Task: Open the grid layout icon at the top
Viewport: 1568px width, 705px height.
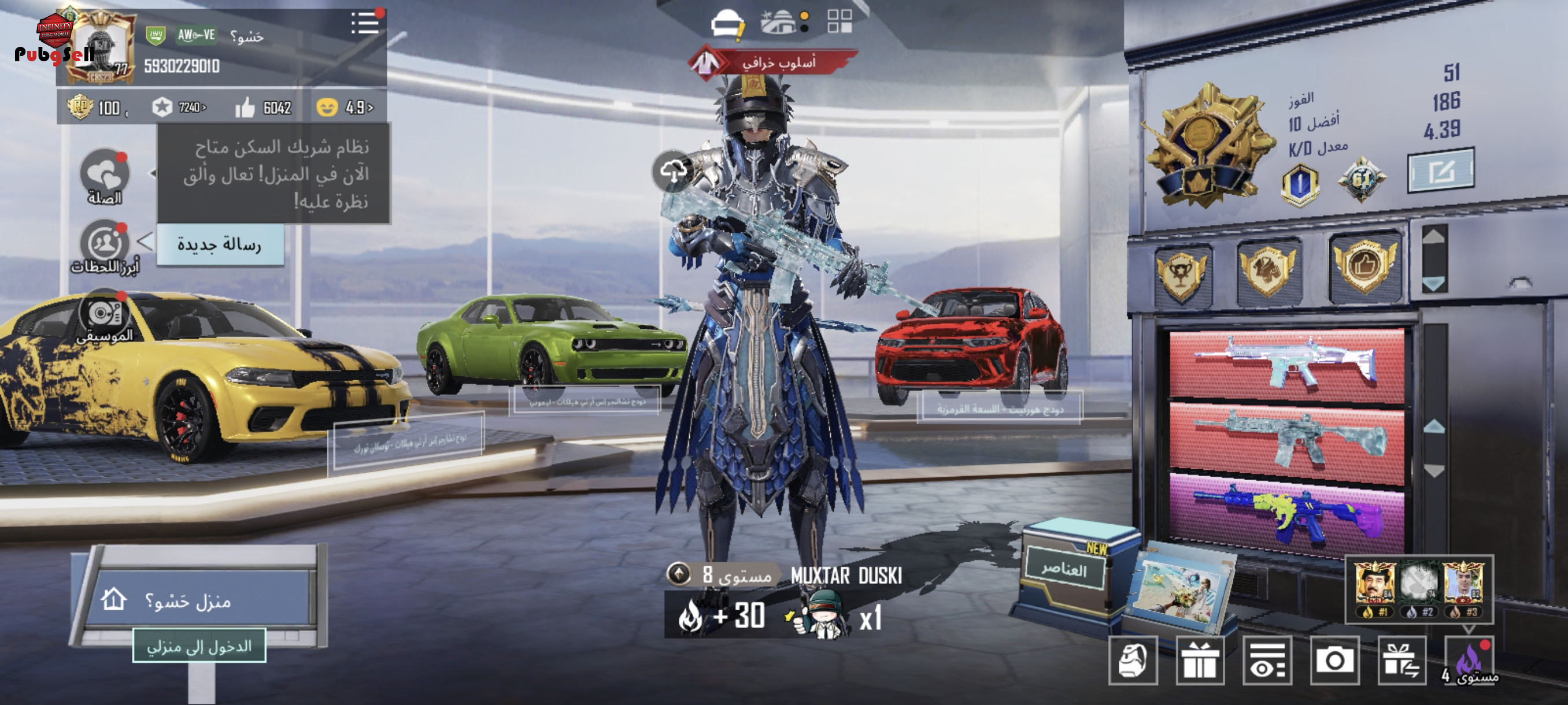Action: point(840,21)
